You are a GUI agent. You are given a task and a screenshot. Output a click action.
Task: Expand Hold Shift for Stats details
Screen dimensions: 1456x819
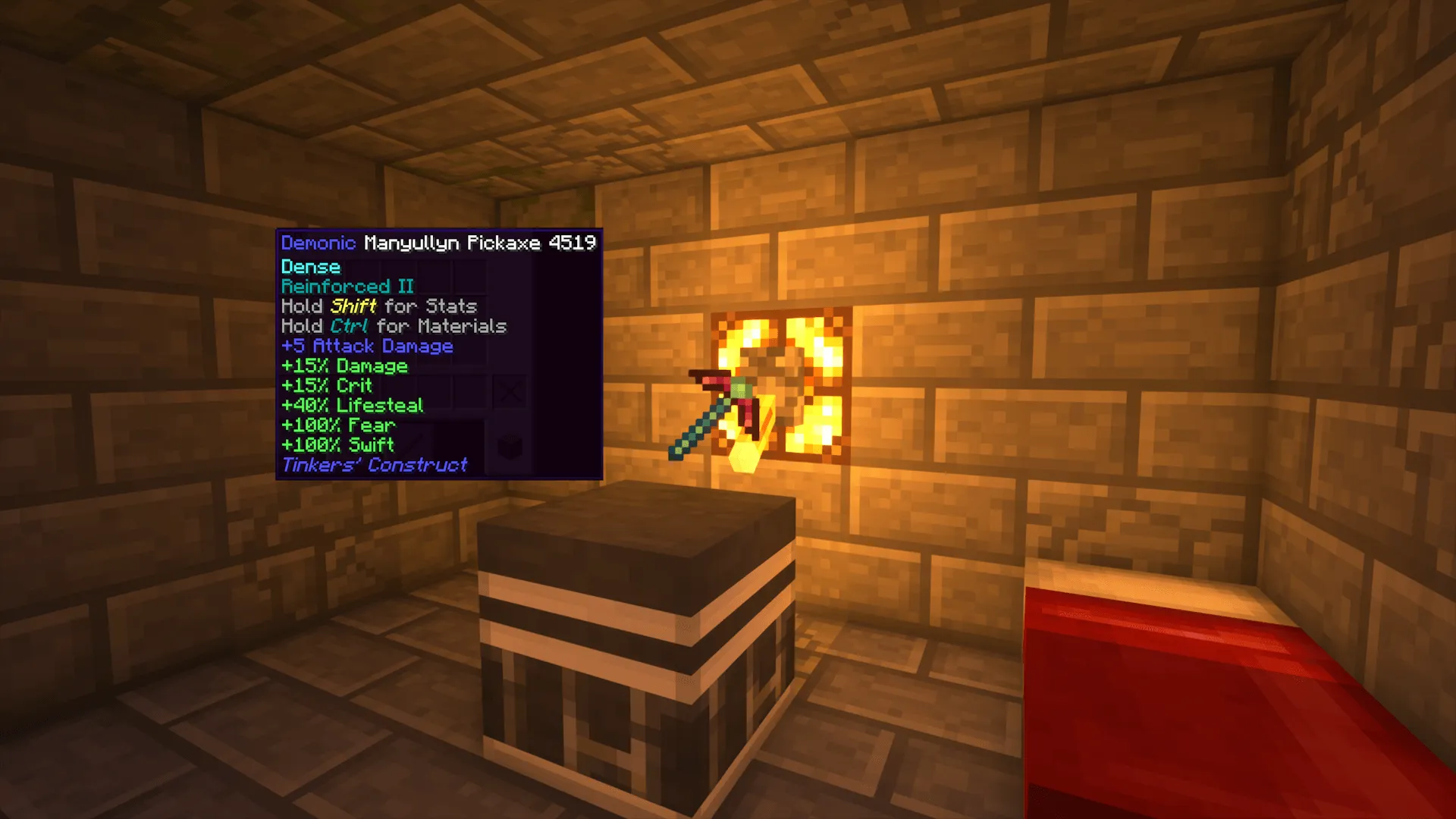378,306
